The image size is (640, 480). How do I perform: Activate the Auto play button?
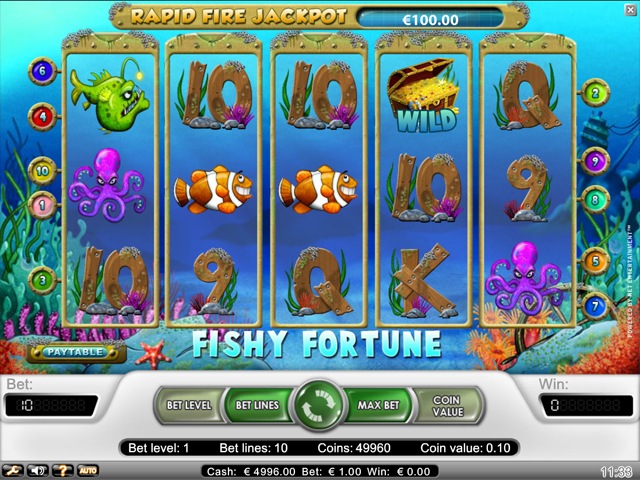click(x=88, y=470)
